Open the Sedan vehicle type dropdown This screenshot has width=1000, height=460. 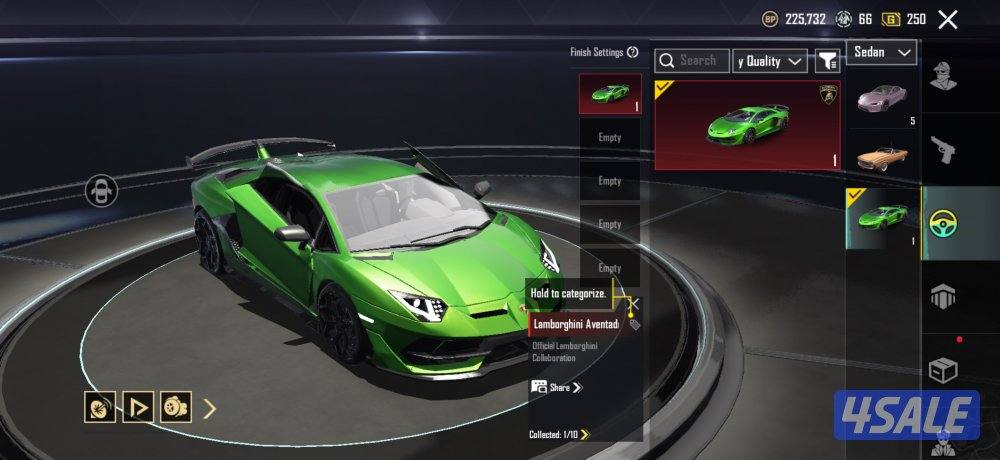[882, 52]
